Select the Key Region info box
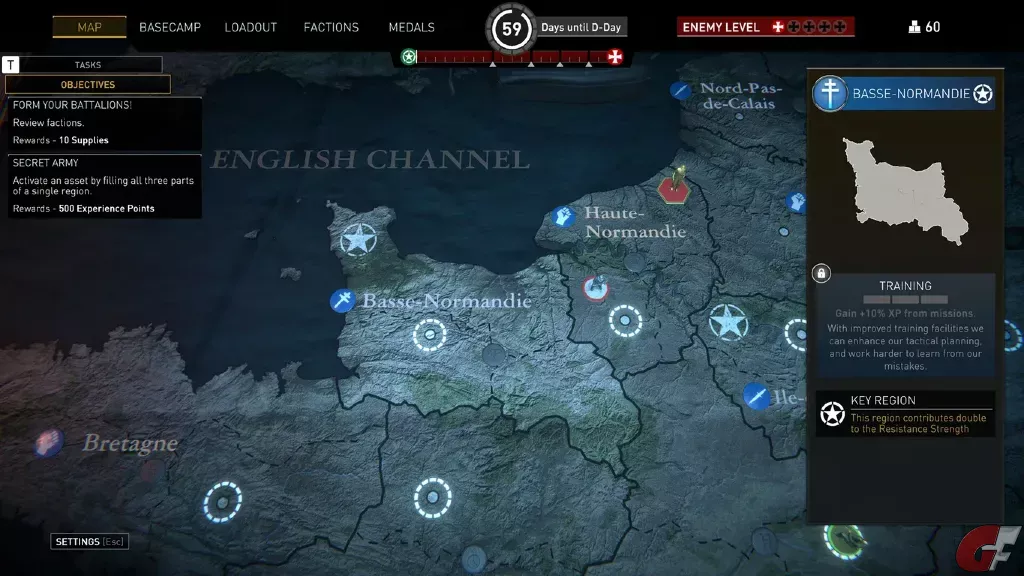 [x=905, y=414]
